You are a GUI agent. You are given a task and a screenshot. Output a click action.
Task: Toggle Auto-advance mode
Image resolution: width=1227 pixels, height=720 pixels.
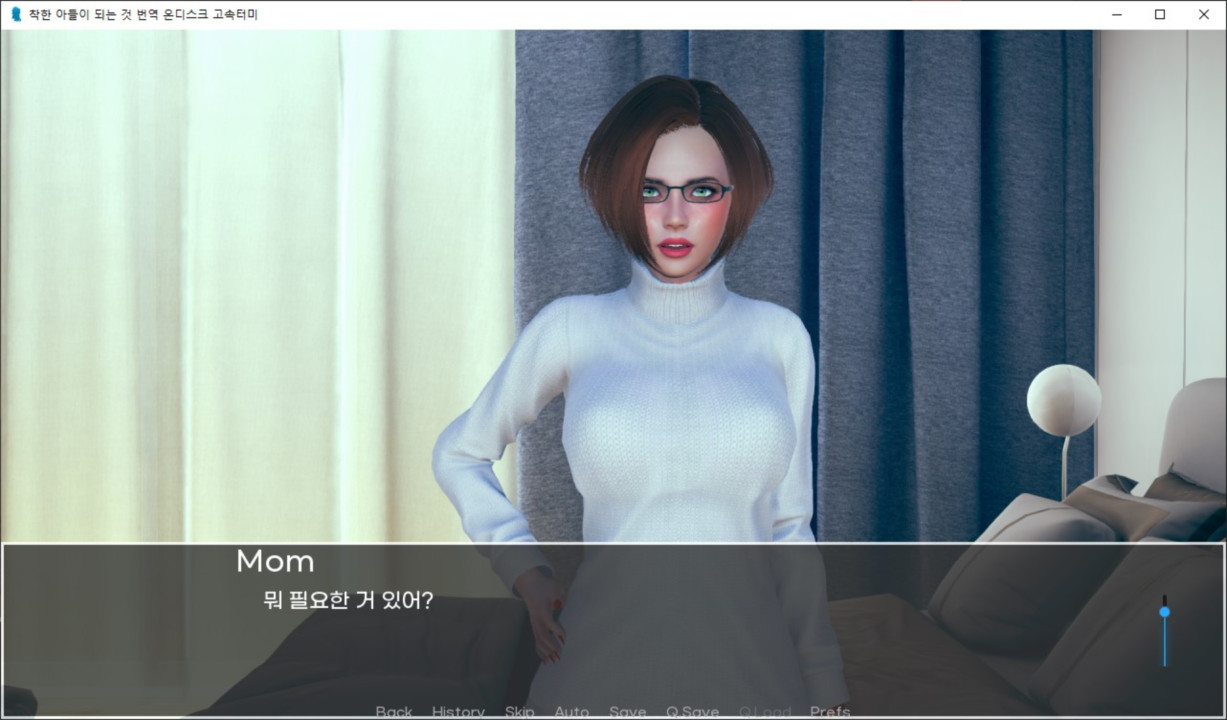(571, 712)
